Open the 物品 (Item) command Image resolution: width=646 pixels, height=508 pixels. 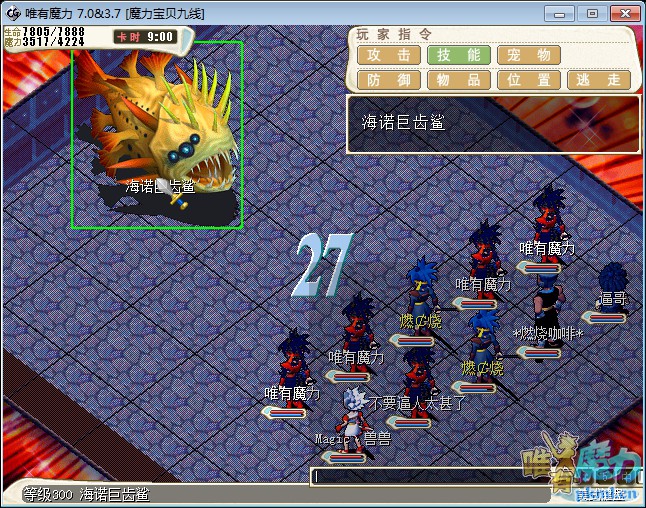pos(459,79)
